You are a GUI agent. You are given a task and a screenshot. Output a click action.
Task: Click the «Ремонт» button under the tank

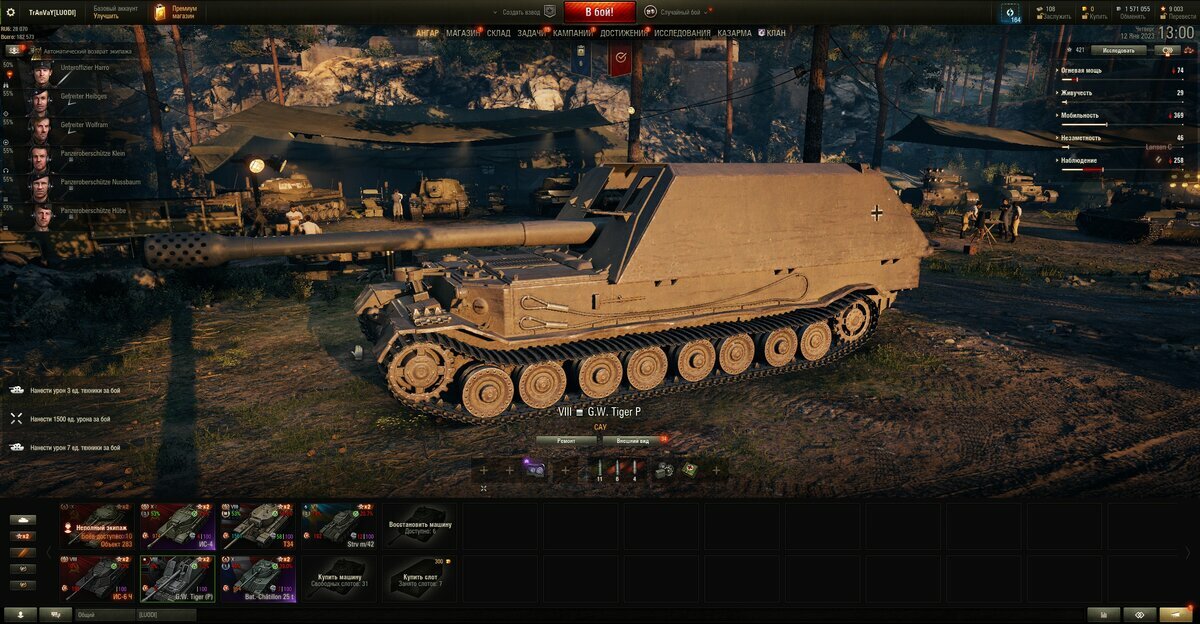(x=566, y=440)
